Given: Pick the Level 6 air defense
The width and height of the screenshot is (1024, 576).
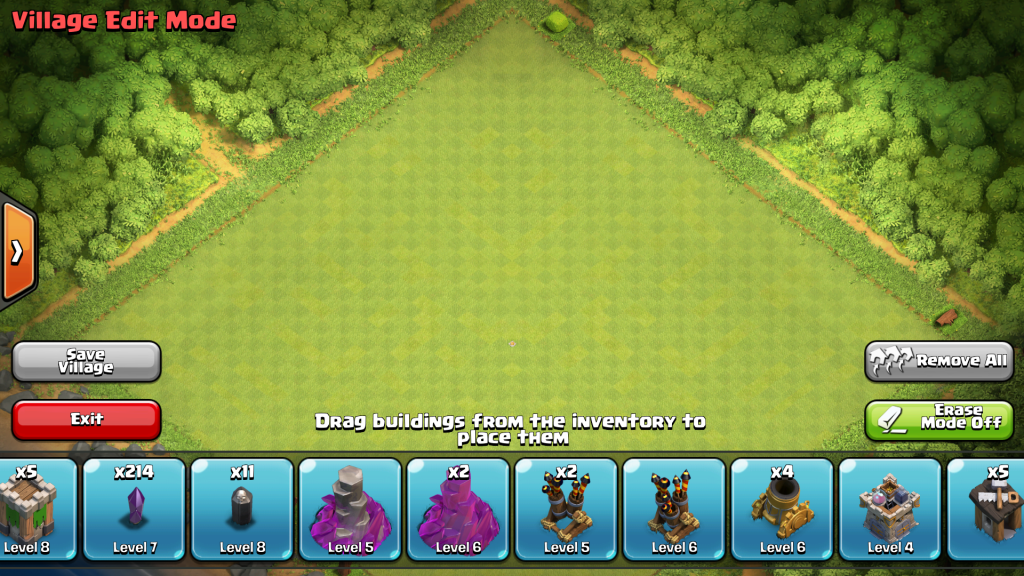Looking at the screenshot, I should 675,508.
